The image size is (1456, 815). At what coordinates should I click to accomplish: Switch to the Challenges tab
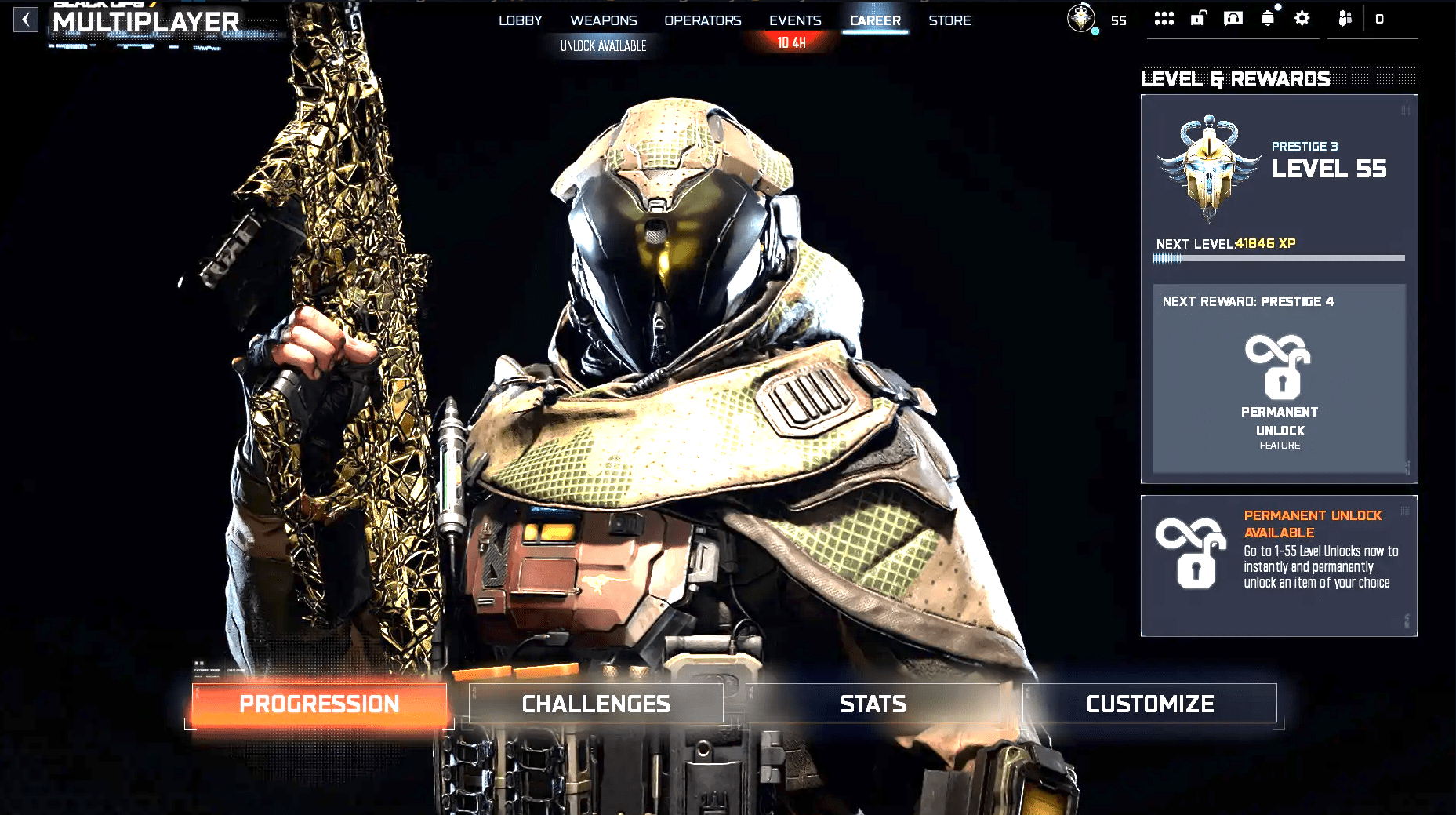[x=596, y=703]
